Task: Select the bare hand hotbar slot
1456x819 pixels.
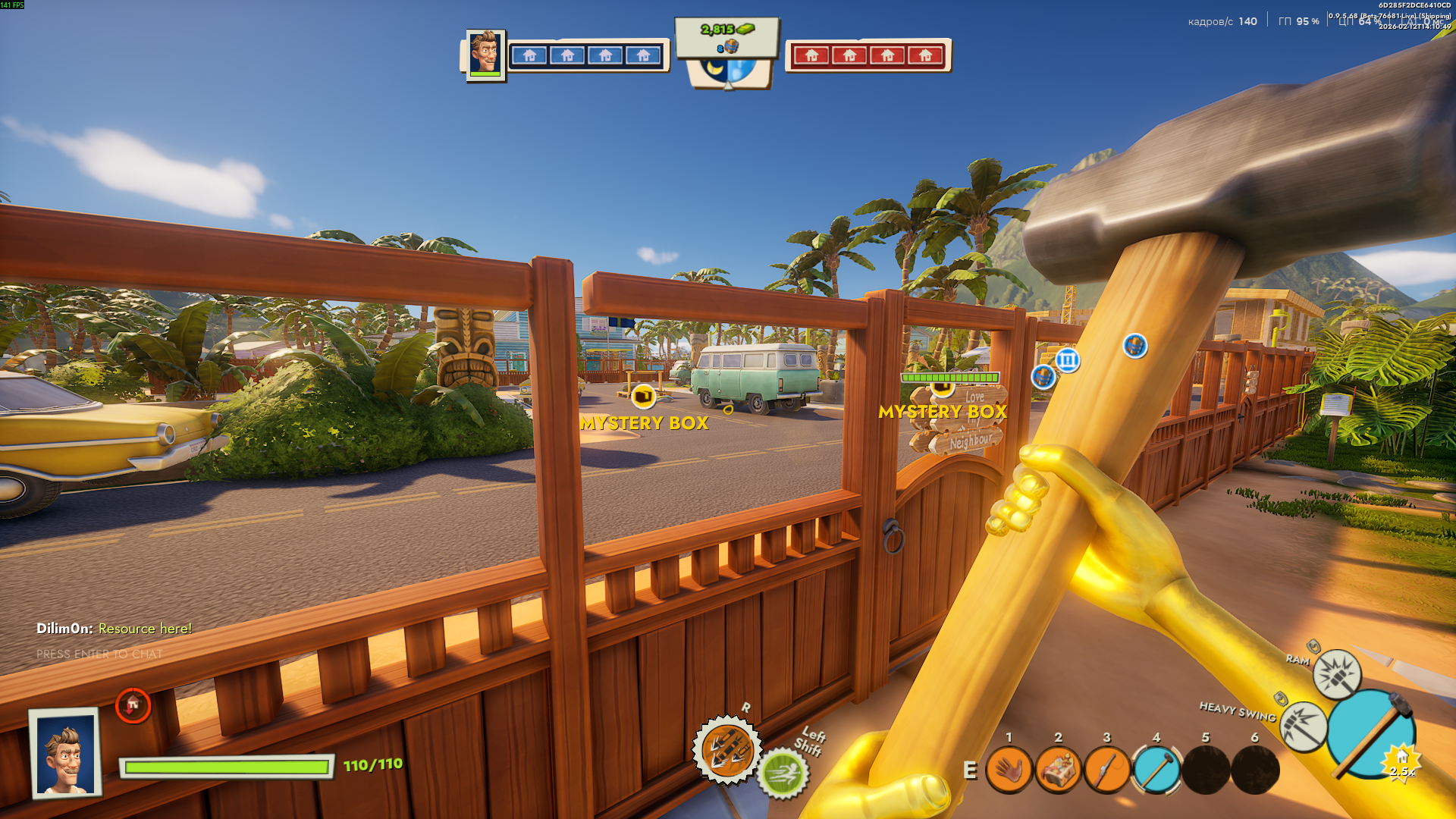Action: [x=1009, y=770]
